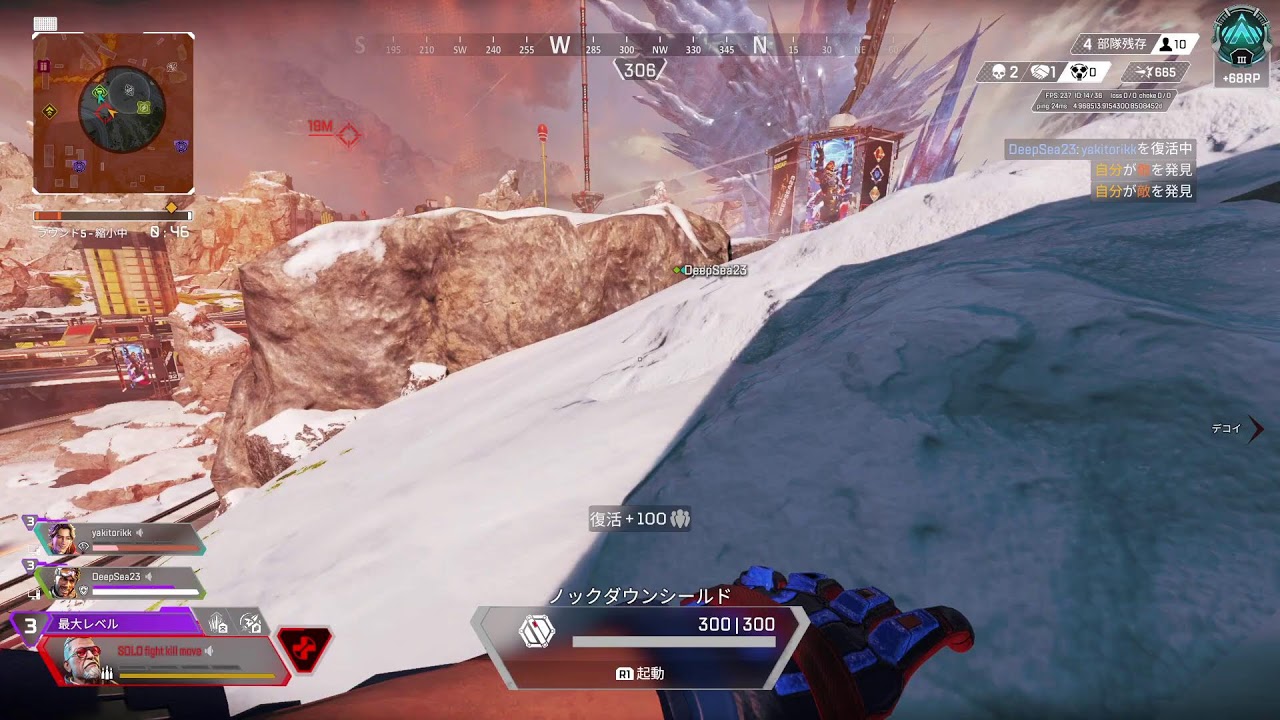
Task: Select teammate yakitorikk's squad row
Action: 120,539
